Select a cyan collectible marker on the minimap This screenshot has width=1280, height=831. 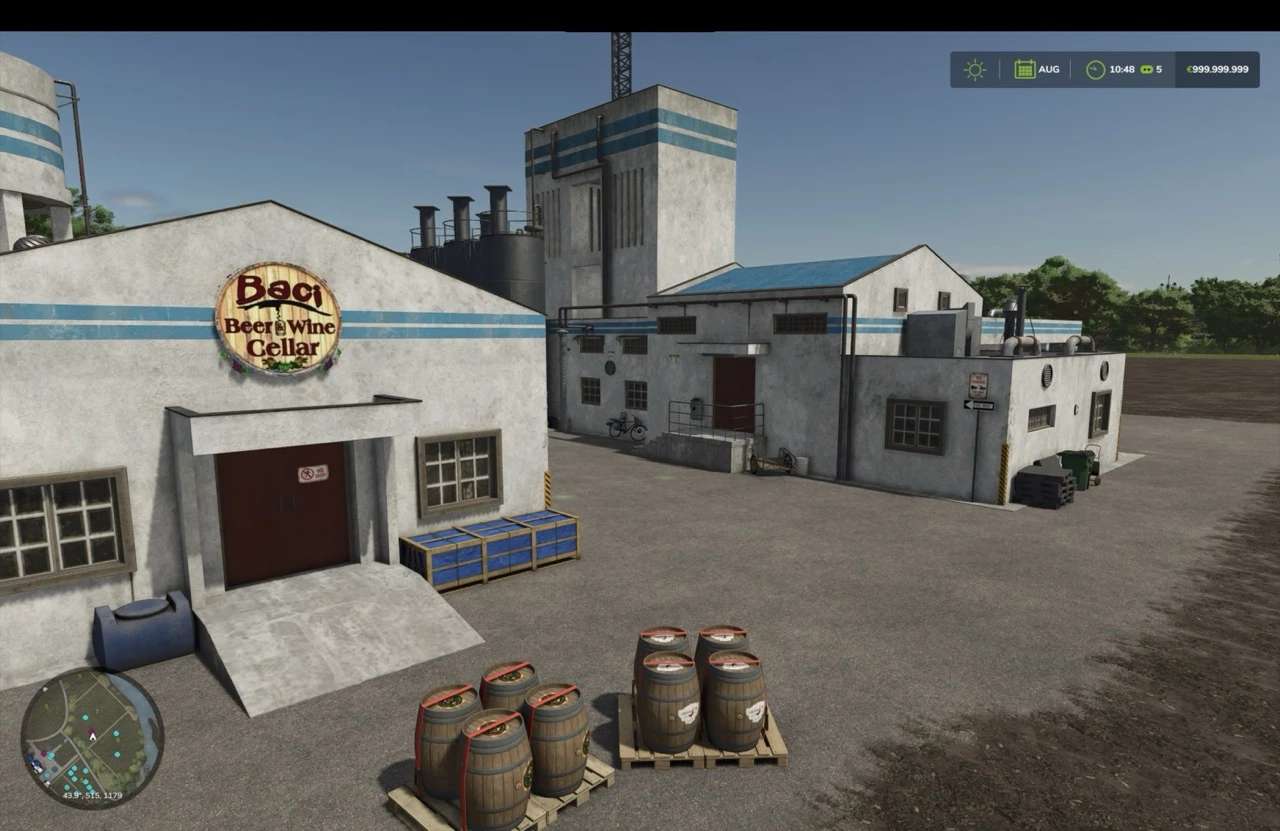(86, 717)
